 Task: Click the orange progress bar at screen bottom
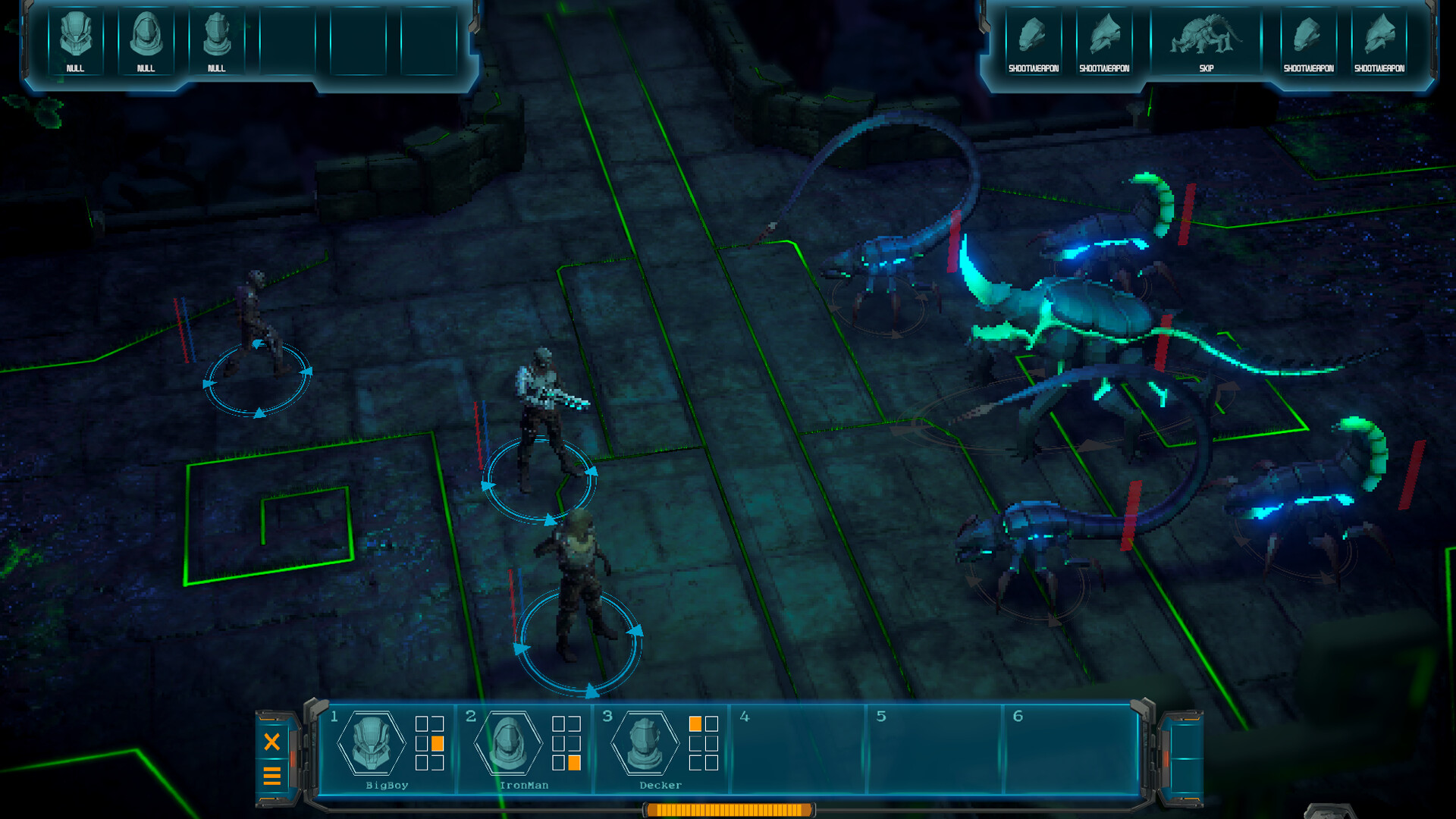click(728, 809)
